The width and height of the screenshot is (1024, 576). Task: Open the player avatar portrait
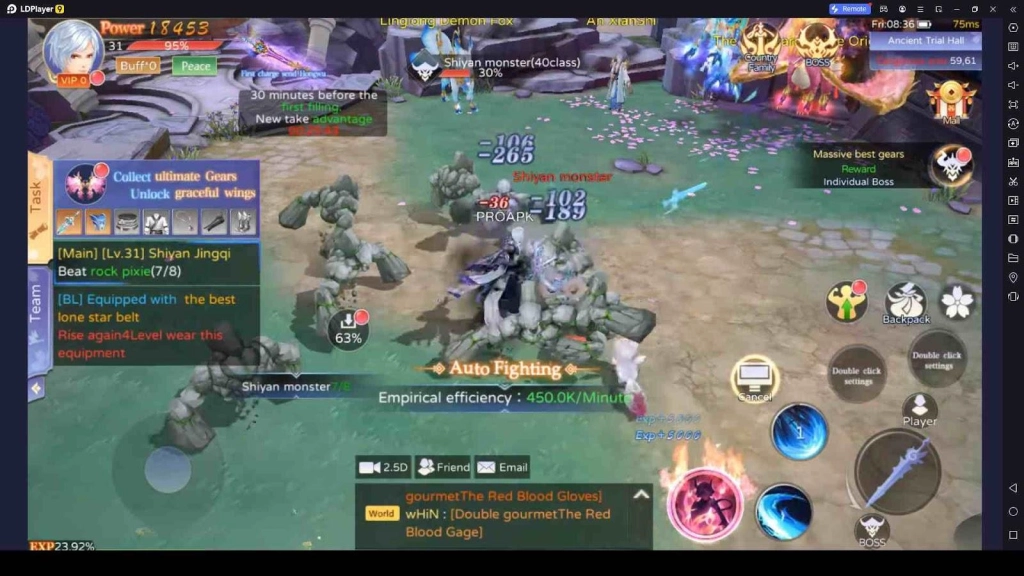tap(72, 49)
